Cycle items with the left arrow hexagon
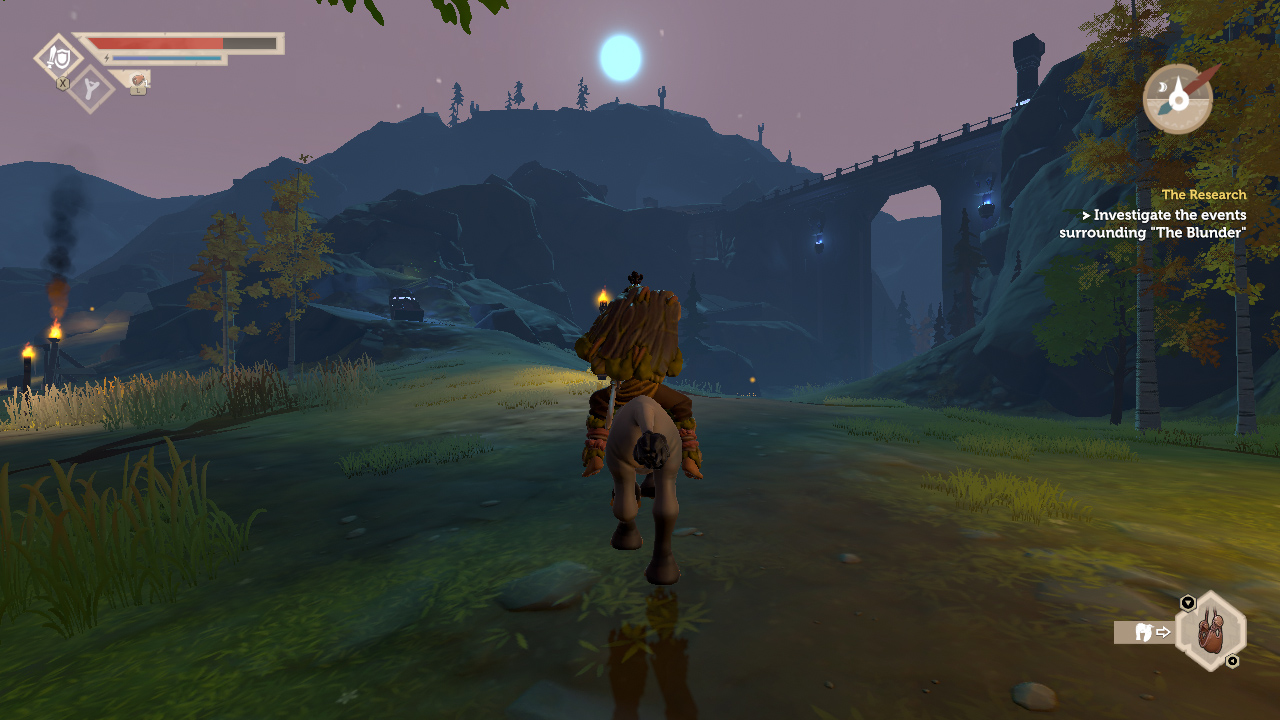Screen dimensions: 1280x720 pyautogui.click(x=1232, y=661)
